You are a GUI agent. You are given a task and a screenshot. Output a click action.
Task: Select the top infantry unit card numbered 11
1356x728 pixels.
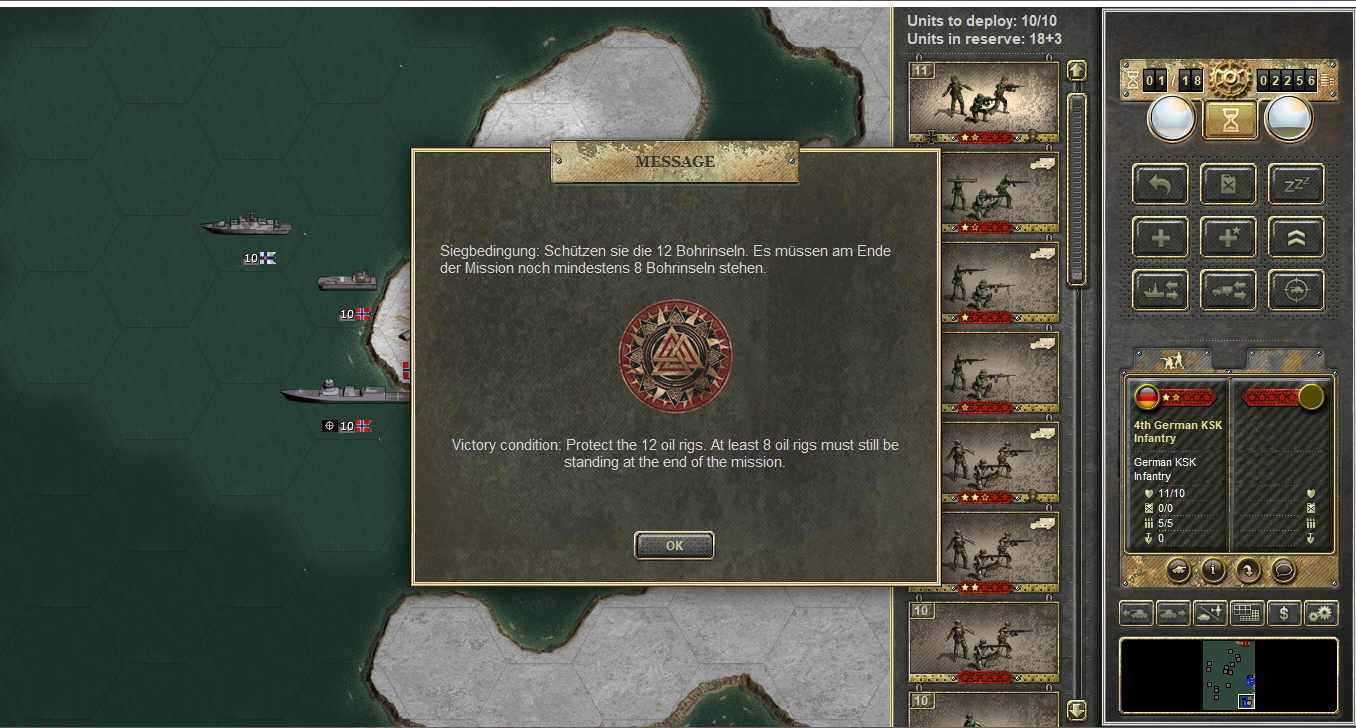click(983, 102)
